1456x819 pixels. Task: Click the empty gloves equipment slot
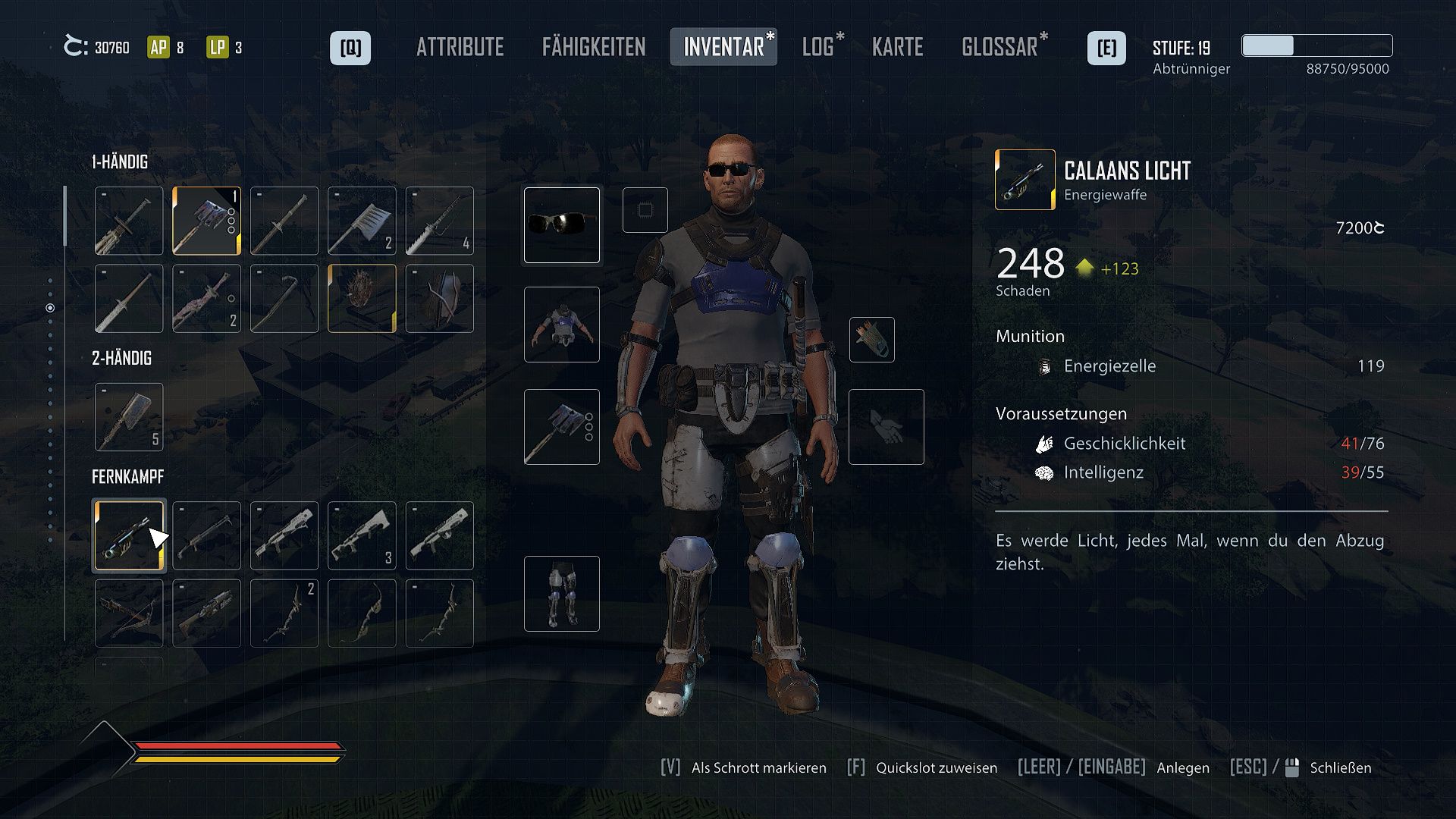click(x=886, y=426)
